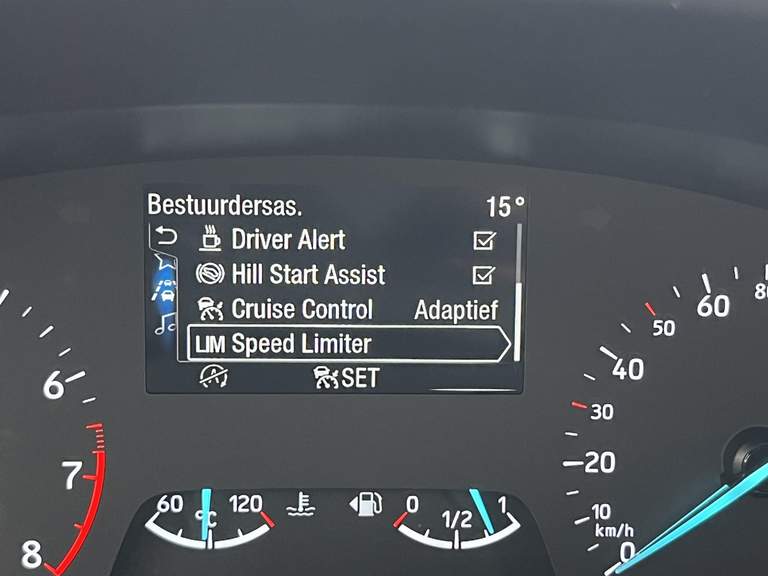Go back using the return arrow icon
Viewport: 768px width, 576px height.
(x=165, y=237)
